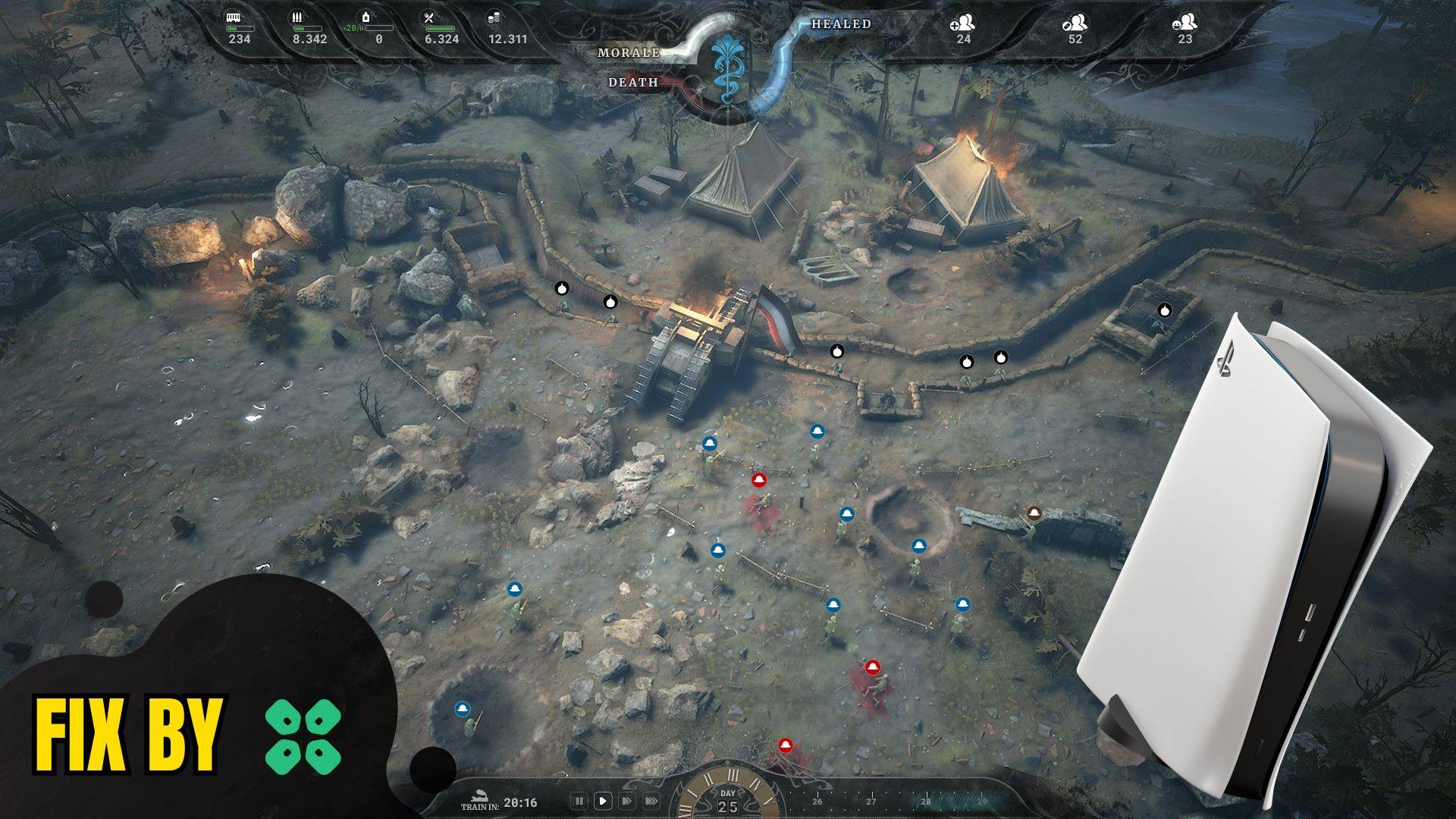Image resolution: width=1456 pixels, height=819 pixels.
Task: Open the personnel icon showing 52
Action: click(x=1075, y=24)
